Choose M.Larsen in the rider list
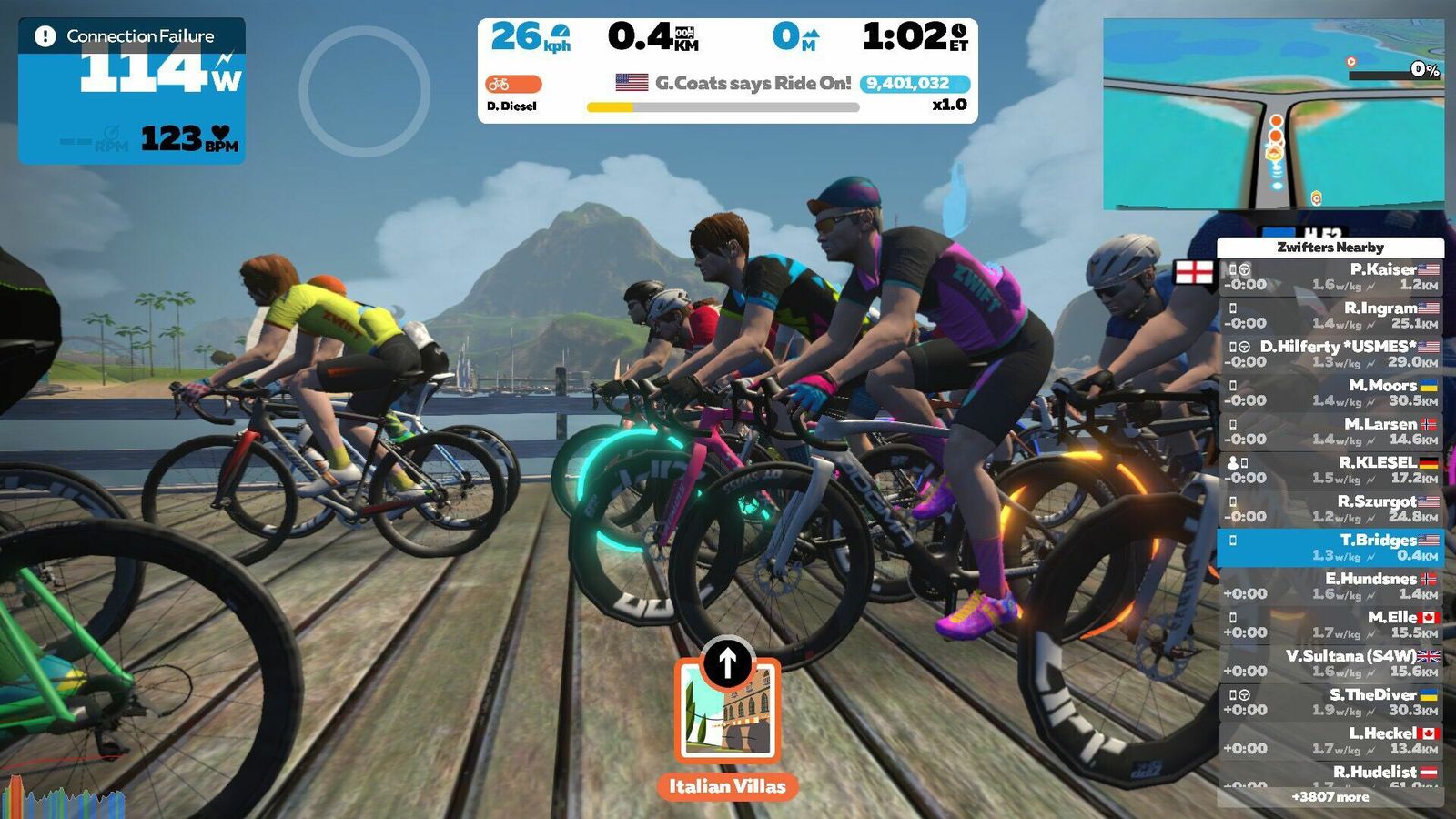1456x819 pixels. click(x=1330, y=431)
